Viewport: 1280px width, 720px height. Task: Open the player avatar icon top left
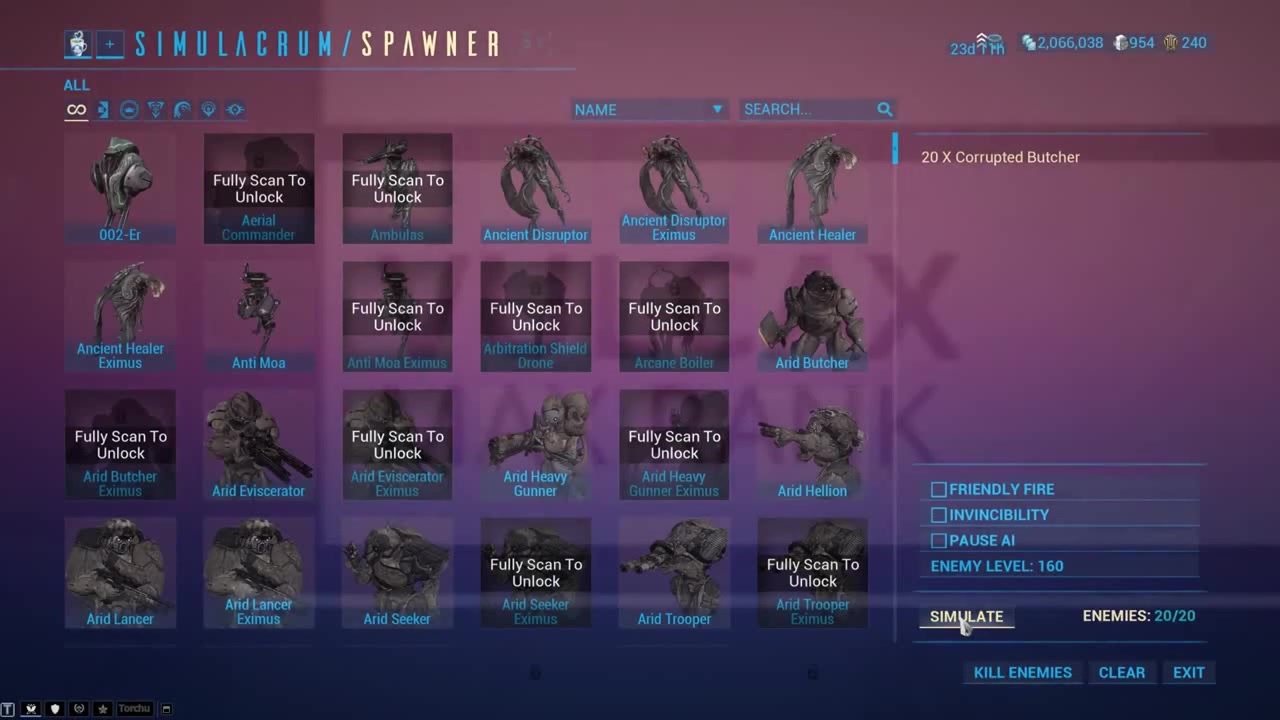coord(77,43)
